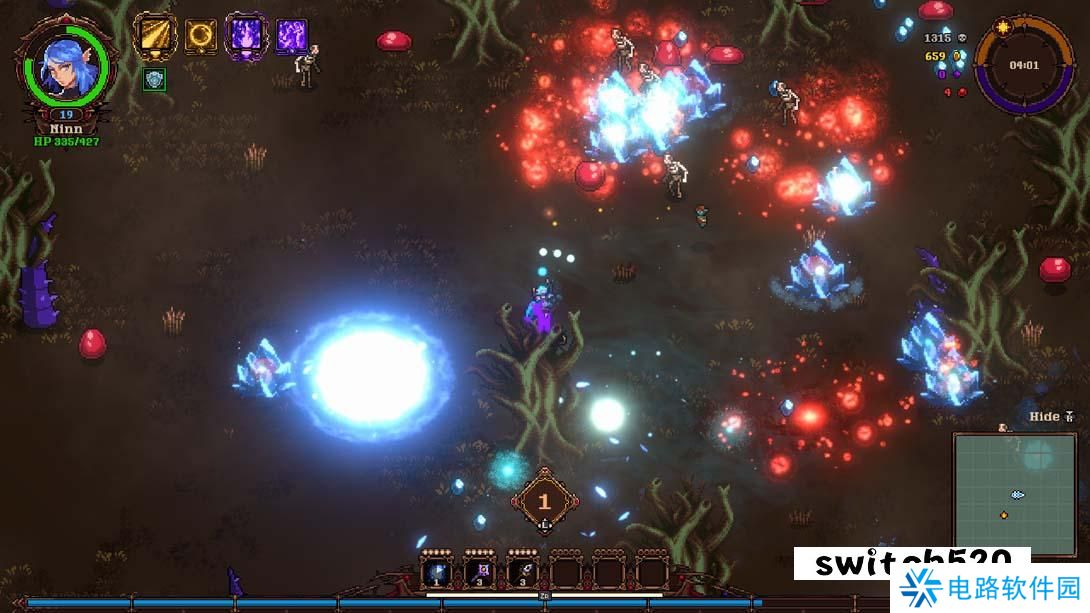
Task: Click Minn's character portrait
Action: pyautogui.click(x=68, y=68)
